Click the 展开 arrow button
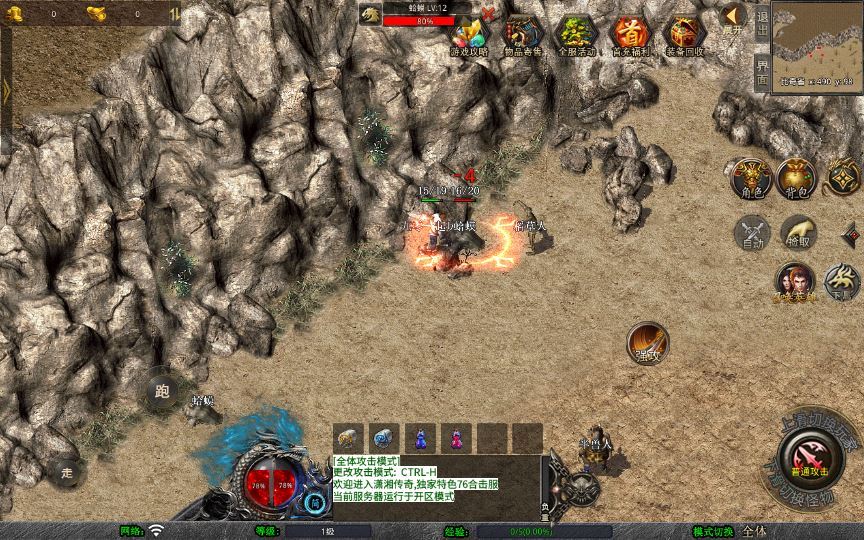 (x=734, y=18)
